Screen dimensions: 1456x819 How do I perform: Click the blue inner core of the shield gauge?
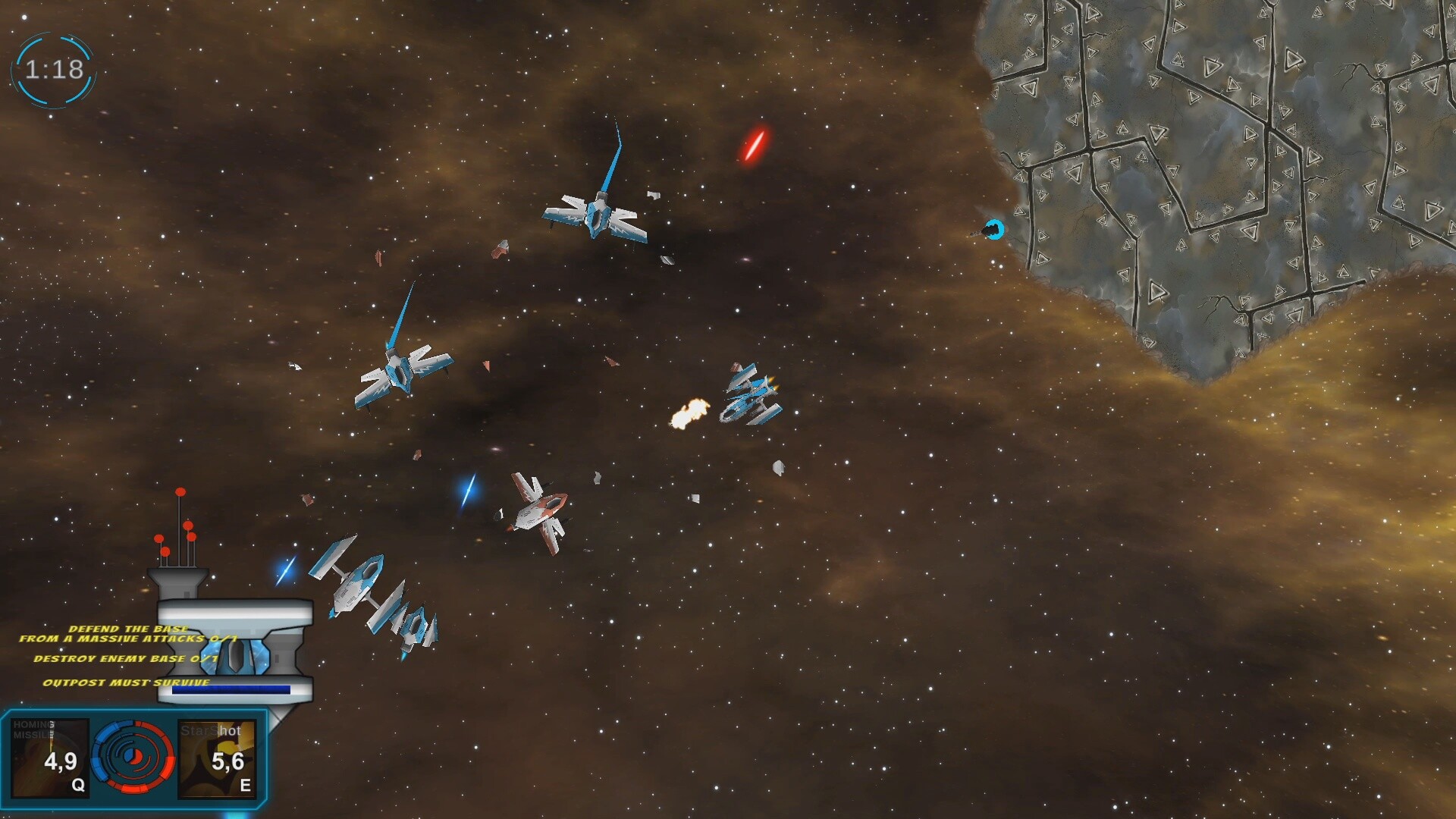tap(129, 756)
